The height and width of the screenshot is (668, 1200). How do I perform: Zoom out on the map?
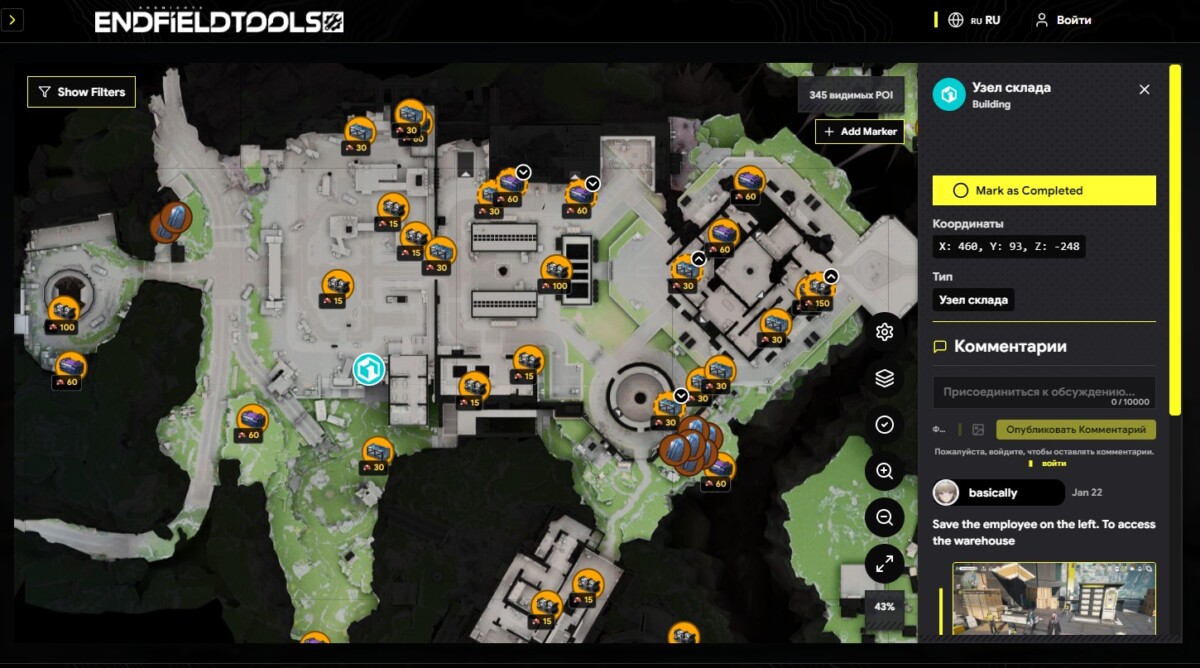coord(884,517)
